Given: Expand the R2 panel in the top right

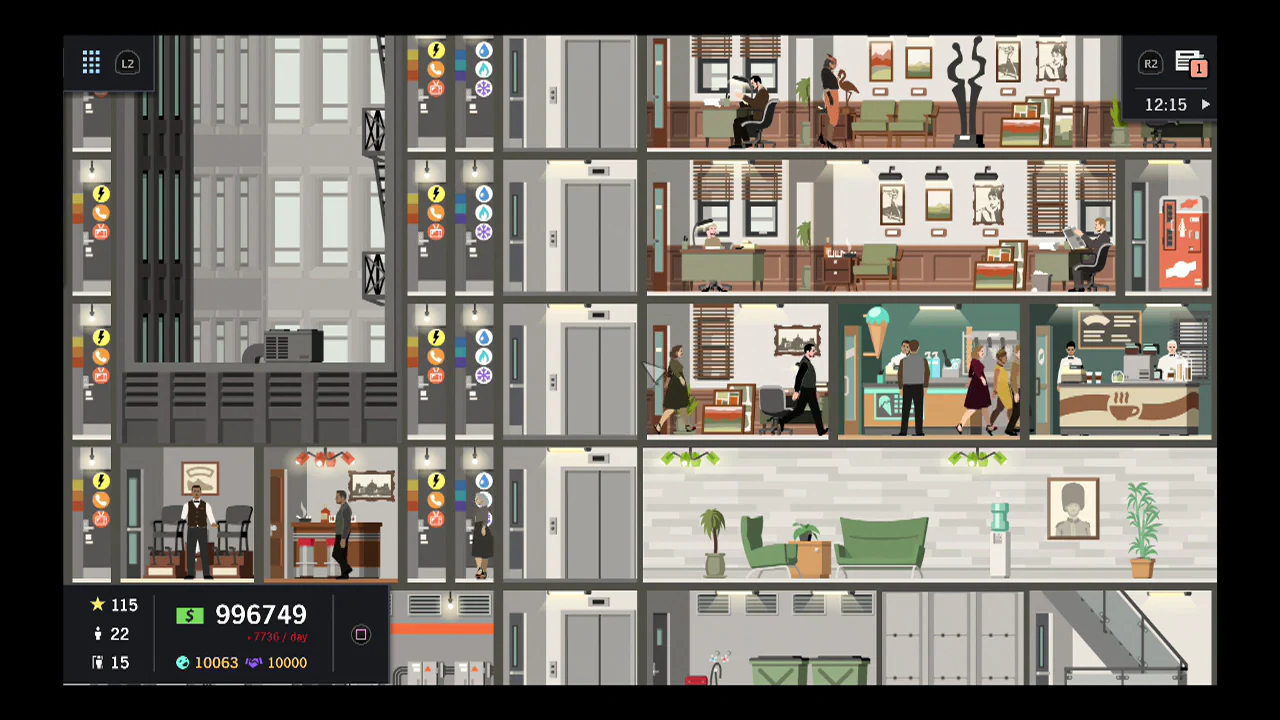Looking at the screenshot, I should (x=1151, y=63).
